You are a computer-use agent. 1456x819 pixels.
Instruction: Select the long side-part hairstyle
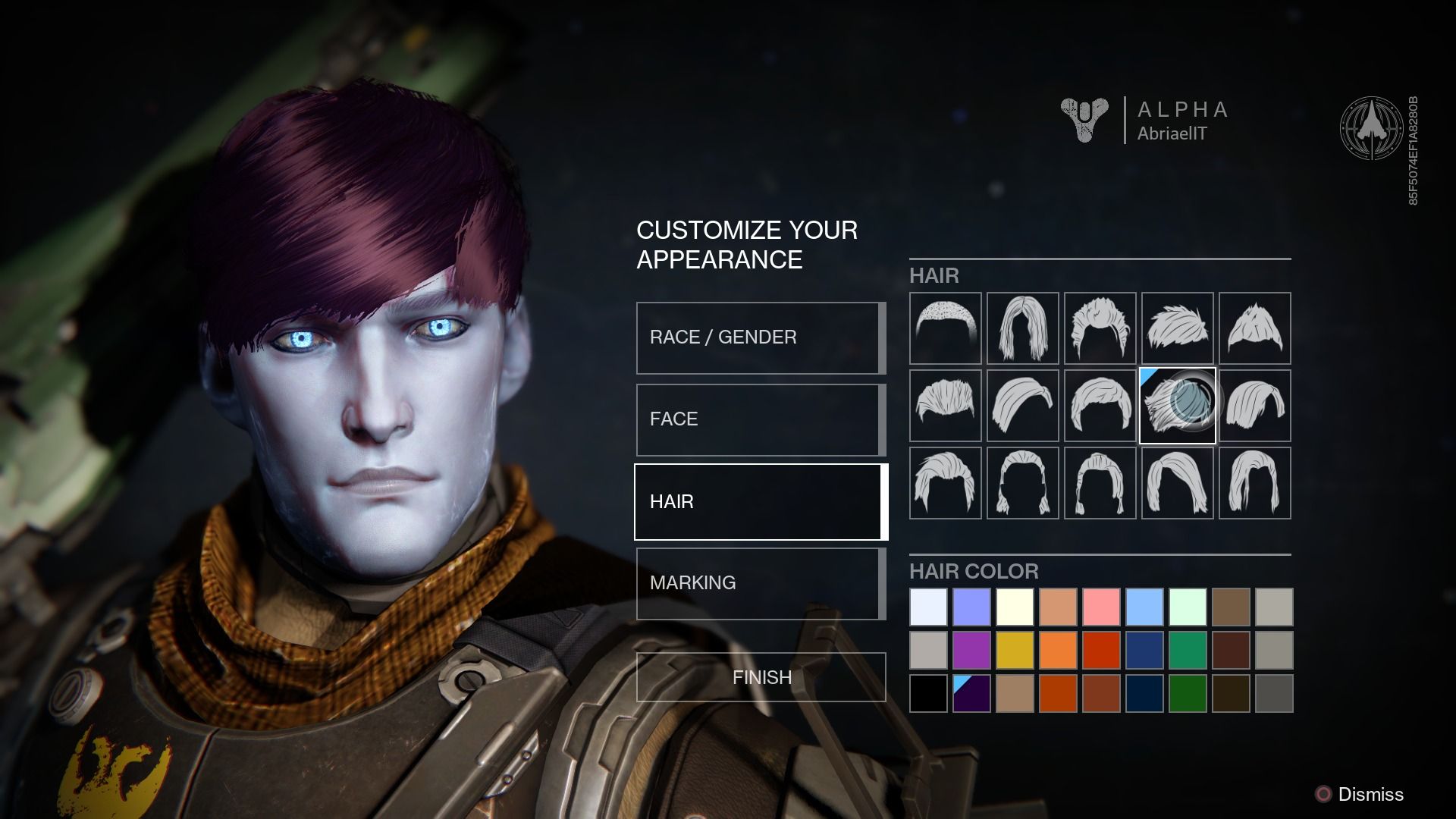1254,406
